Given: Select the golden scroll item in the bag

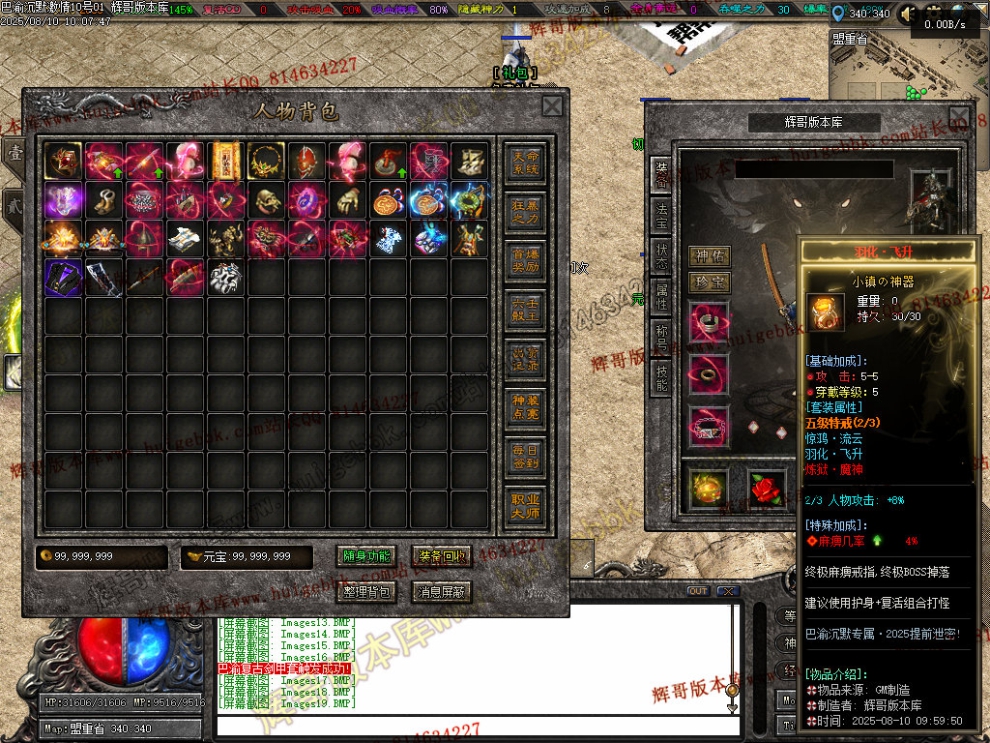Looking at the screenshot, I should coord(226,160).
